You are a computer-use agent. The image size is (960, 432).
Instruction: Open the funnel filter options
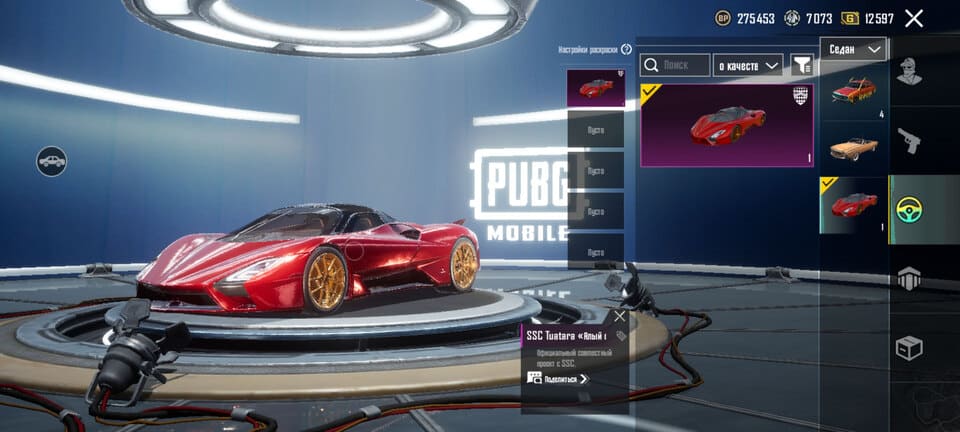click(802, 65)
